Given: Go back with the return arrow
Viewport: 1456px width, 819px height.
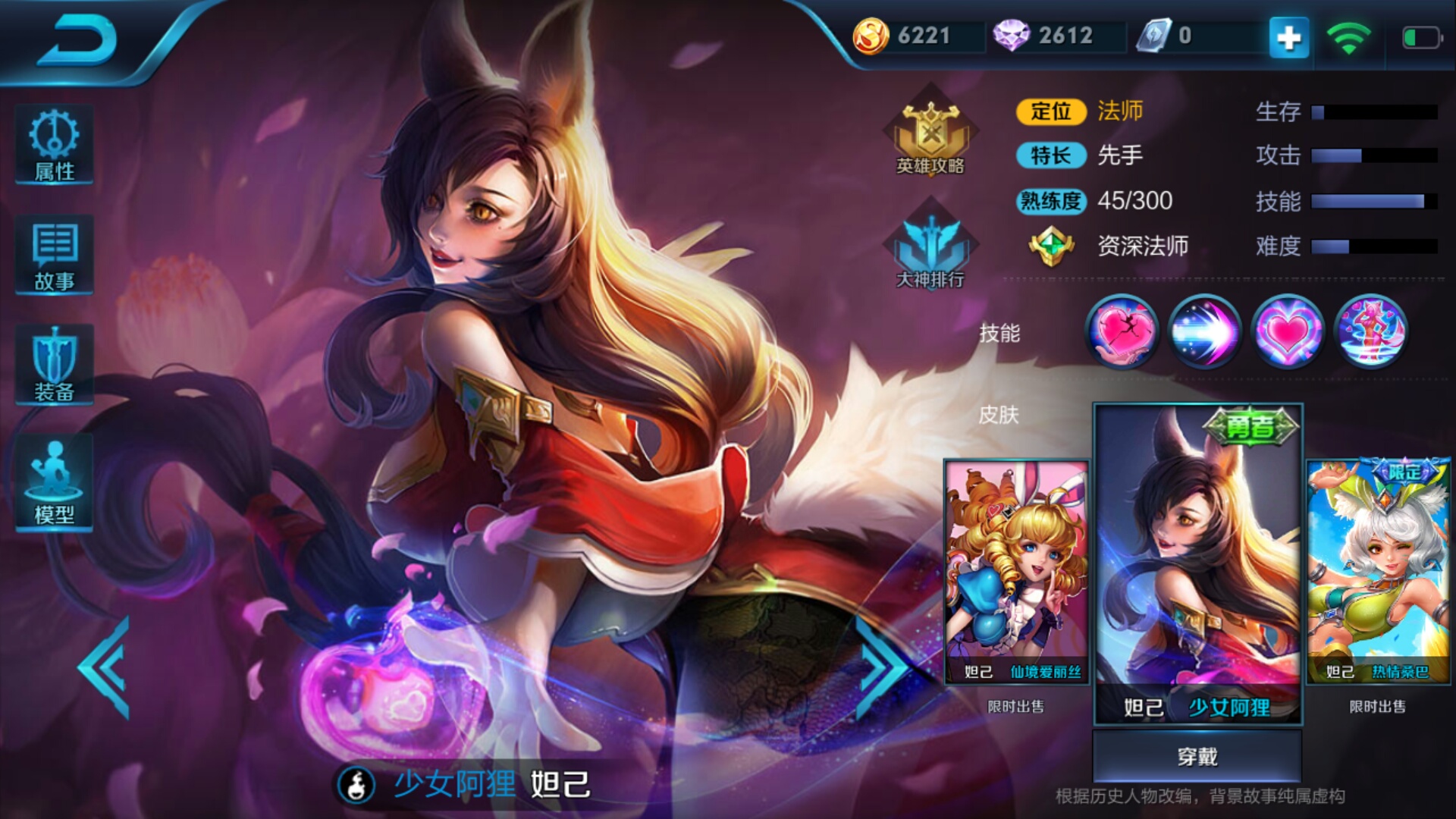Looking at the screenshot, I should (x=77, y=39).
